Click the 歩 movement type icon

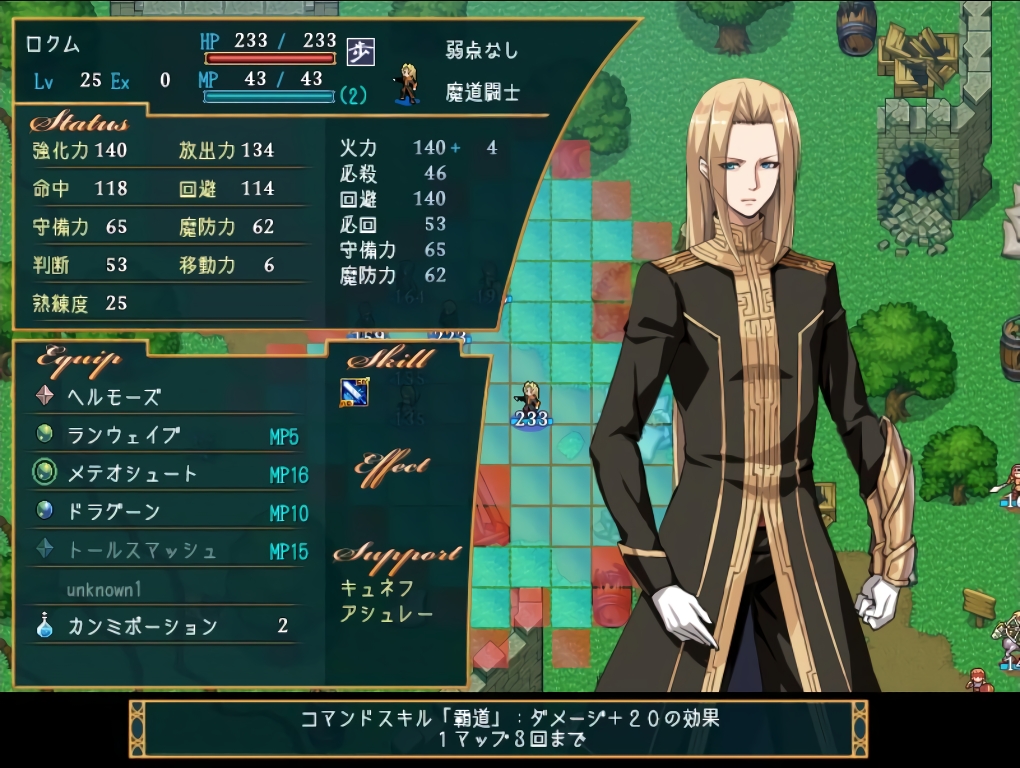(x=360, y=52)
